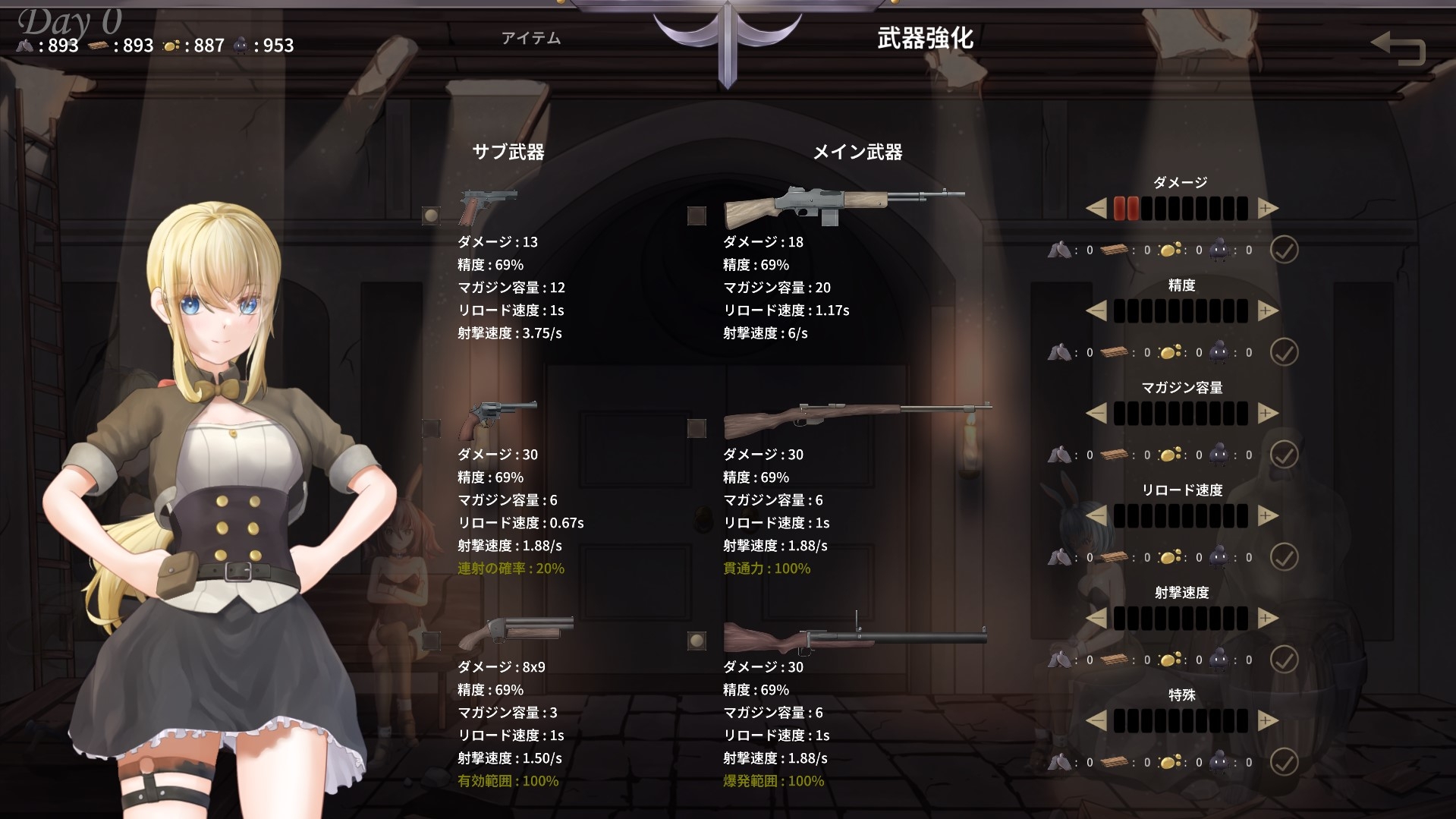
Task: Open the 武器強化 tab
Action: (x=927, y=36)
